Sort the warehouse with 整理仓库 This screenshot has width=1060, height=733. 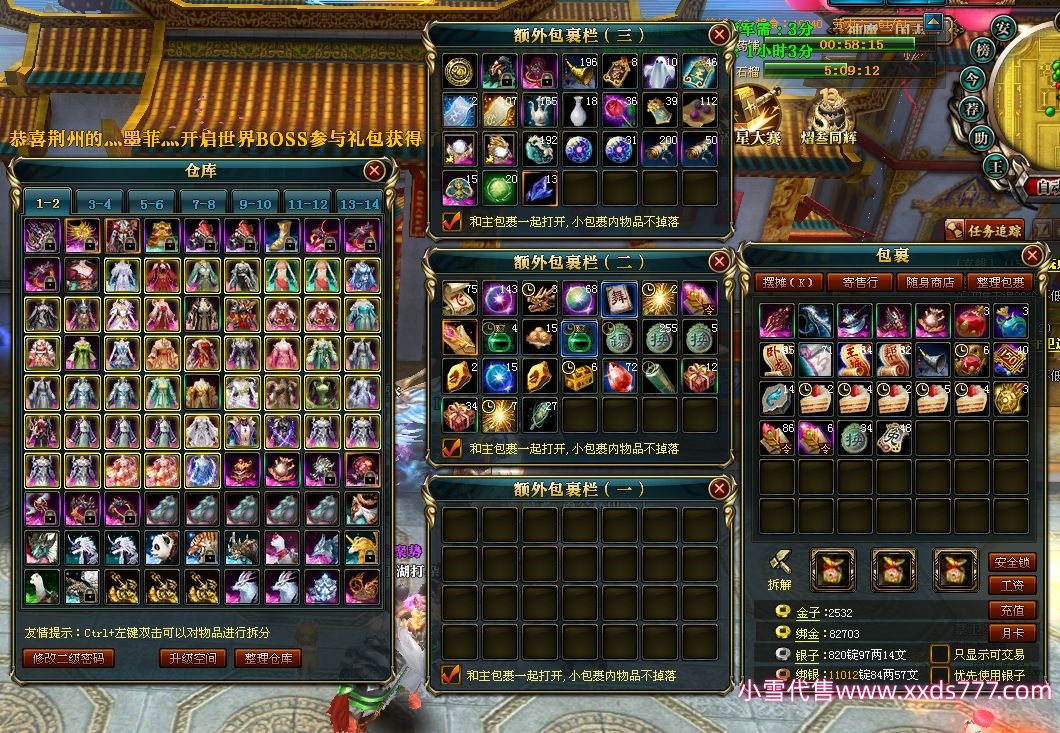(x=268, y=658)
